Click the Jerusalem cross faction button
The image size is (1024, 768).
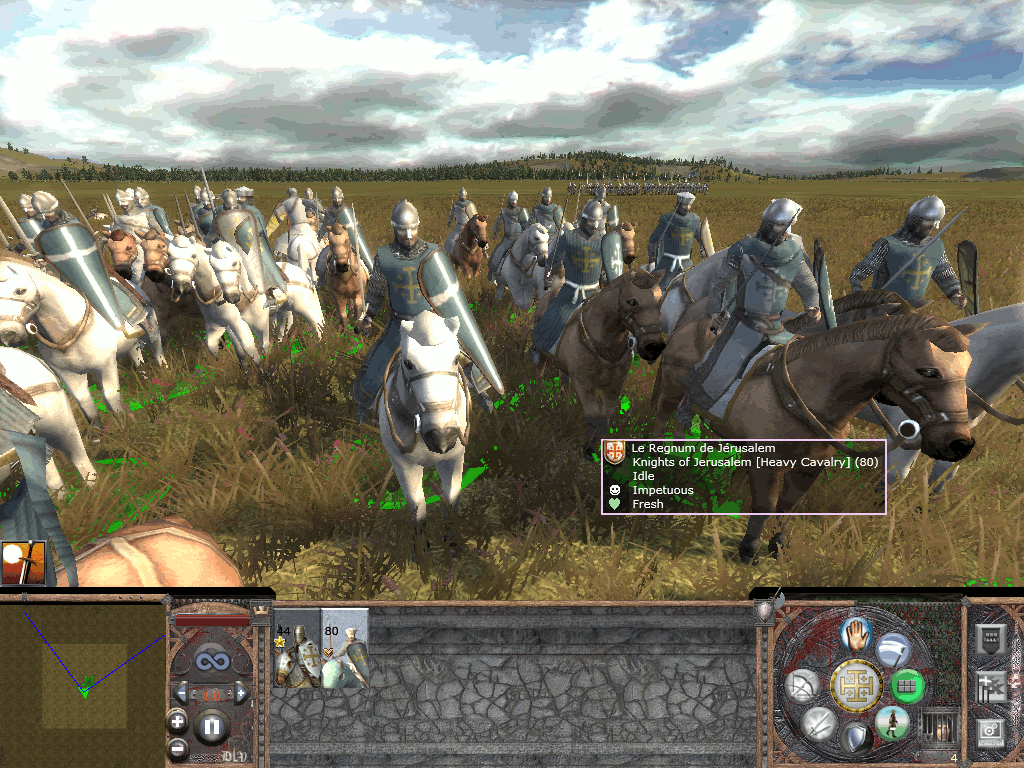855,685
